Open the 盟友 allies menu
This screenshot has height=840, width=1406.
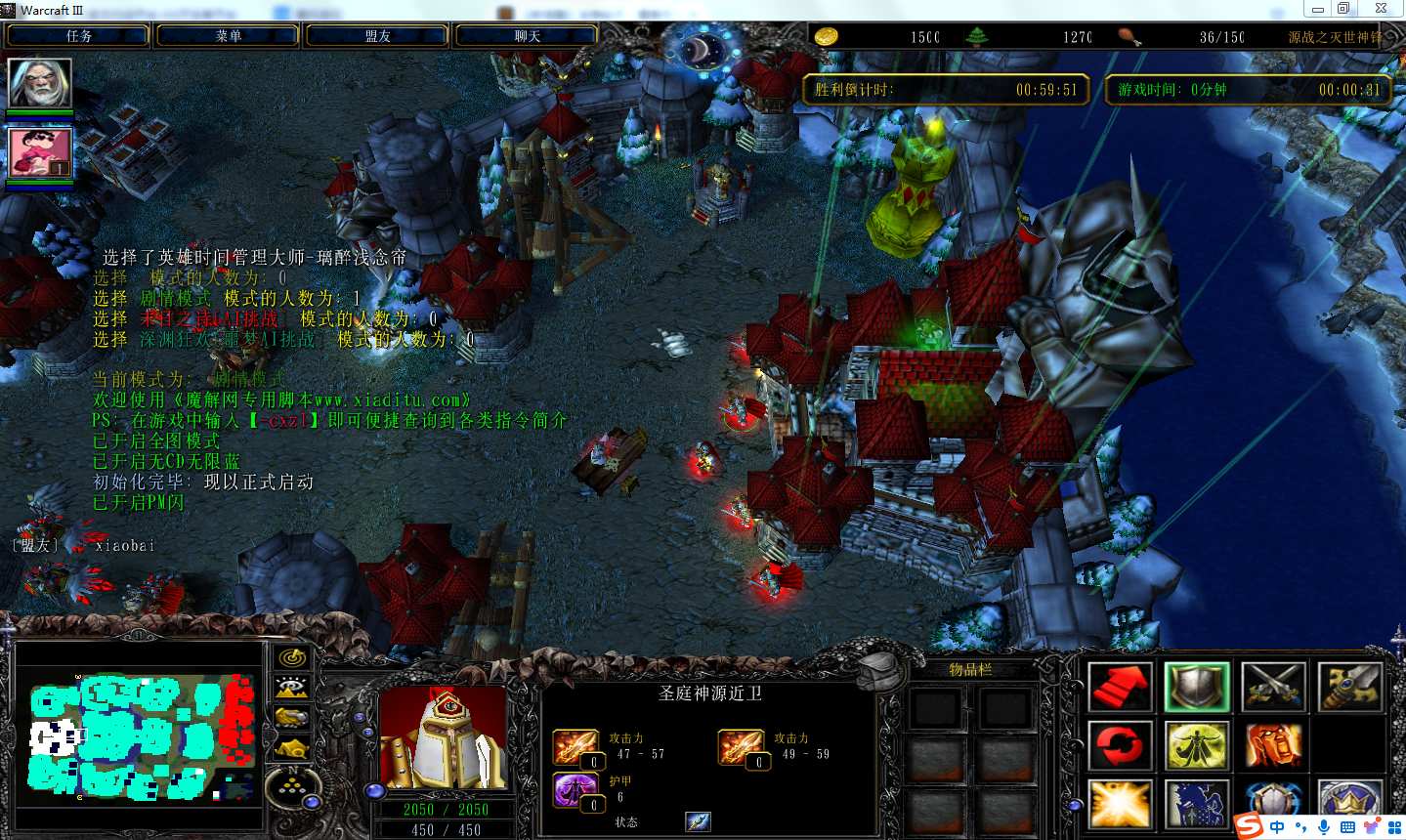click(x=377, y=36)
